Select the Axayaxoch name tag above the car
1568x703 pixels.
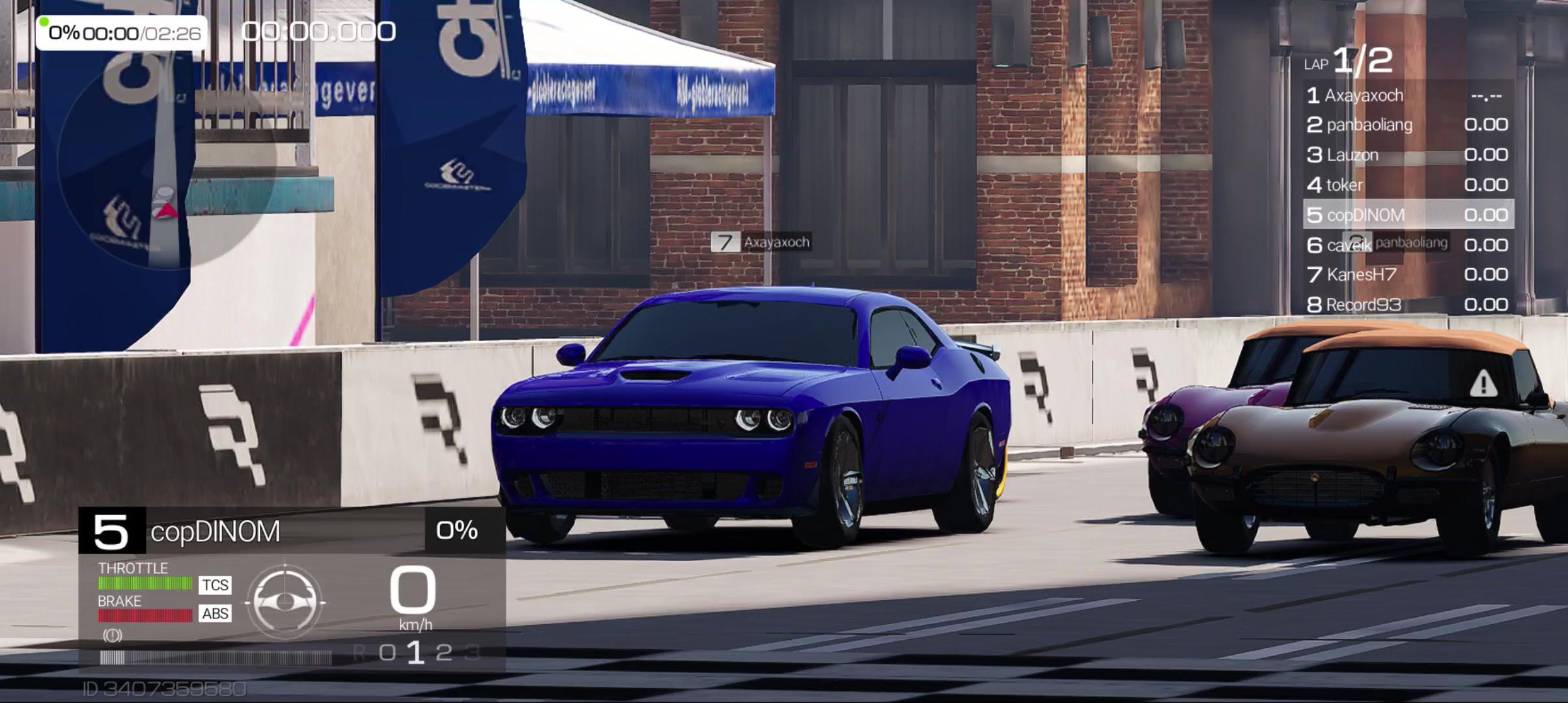click(x=762, y=242)
